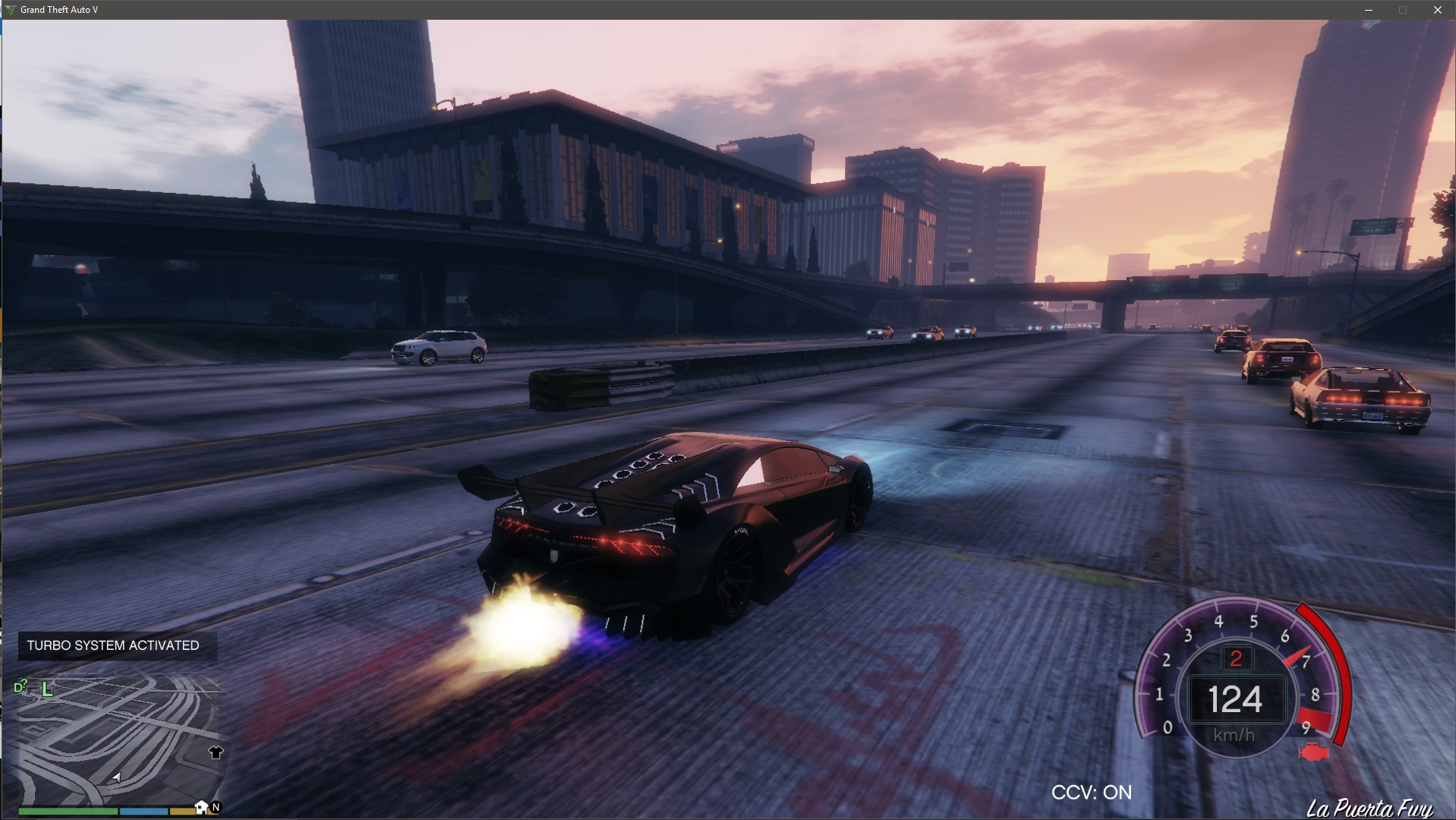Viewport: 1456px width, 820px height.
Task: Select the green D? mission marker
Action: 20,687
